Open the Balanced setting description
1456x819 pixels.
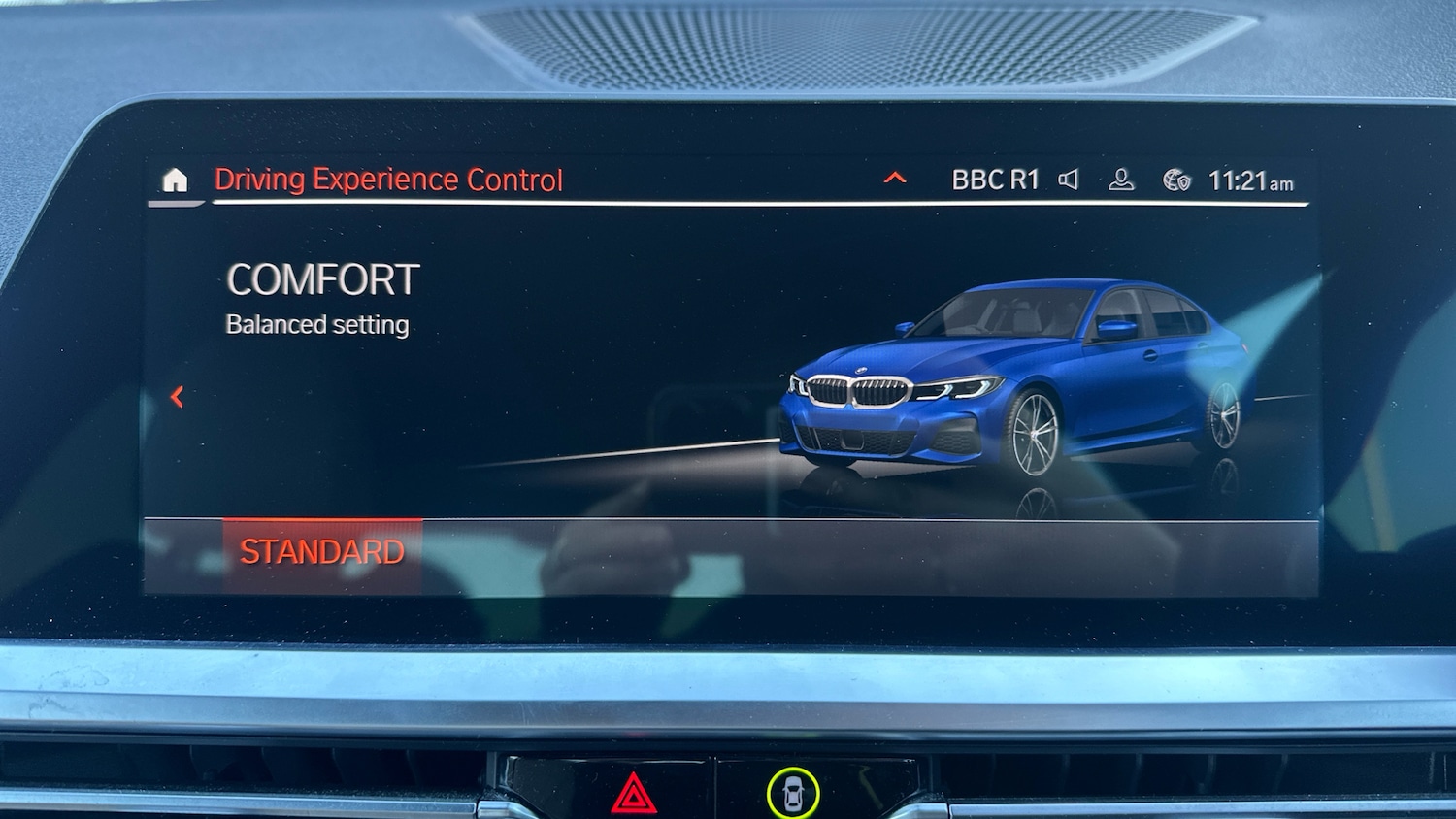point(316,325)
